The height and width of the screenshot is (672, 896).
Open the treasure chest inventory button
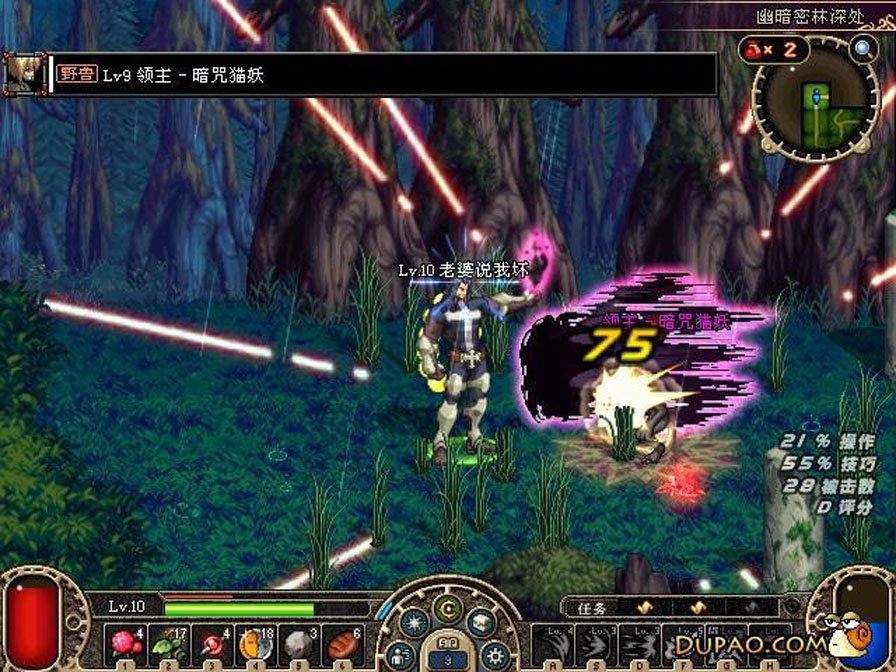coord(480,623)
